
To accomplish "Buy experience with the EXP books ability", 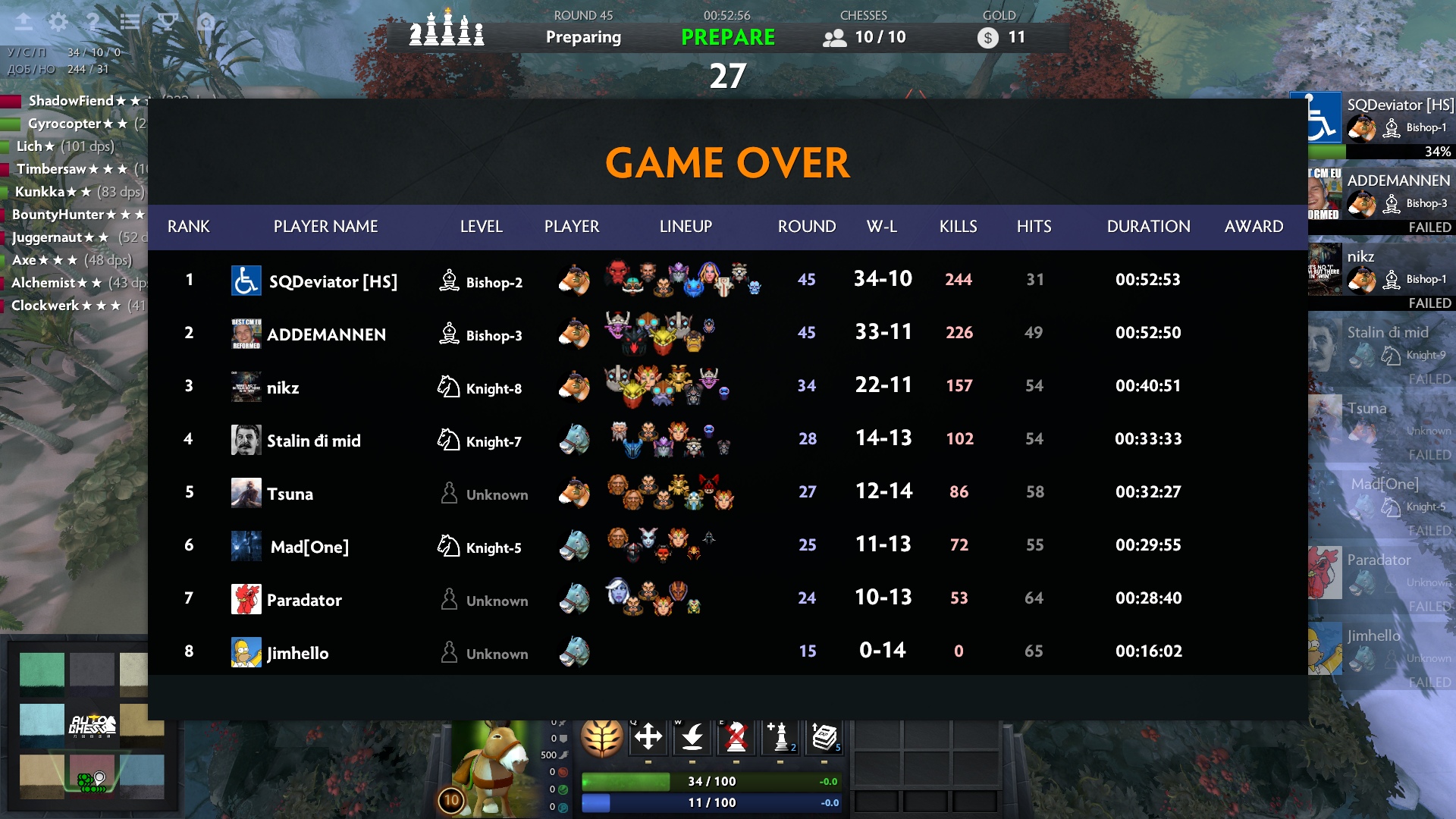I will (x=824, y=736).
